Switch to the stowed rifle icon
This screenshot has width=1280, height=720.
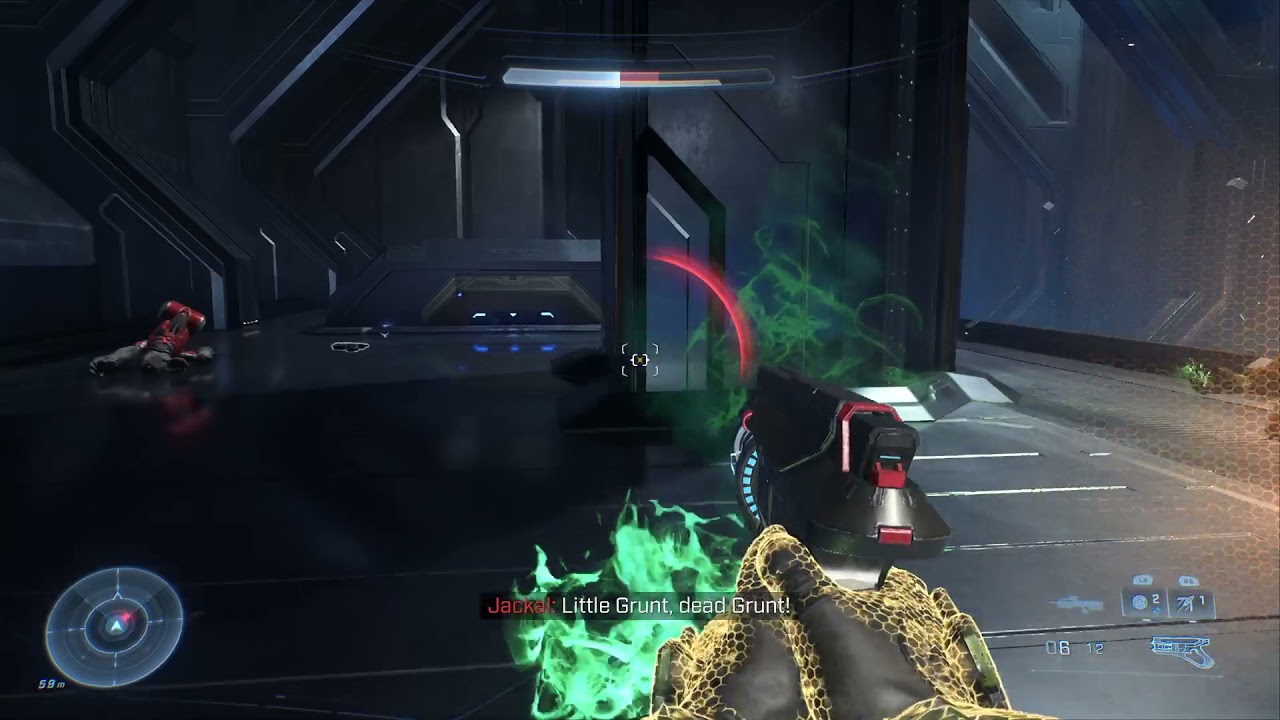click(x=1077, y=604)
